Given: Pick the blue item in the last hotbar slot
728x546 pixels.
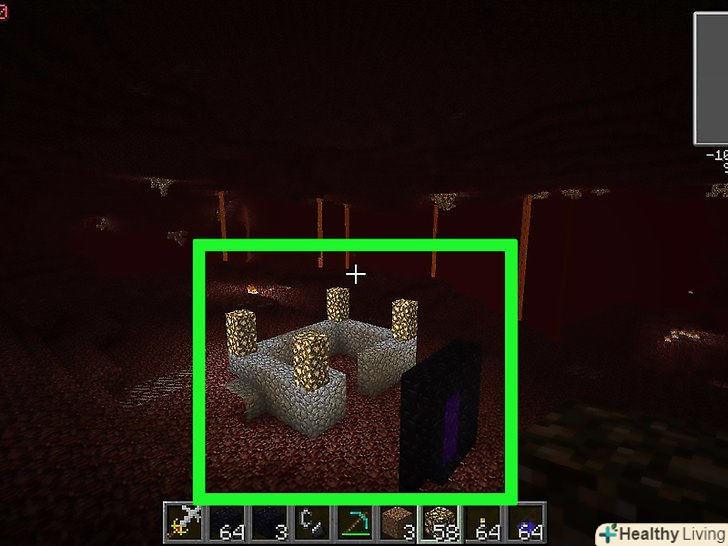Looking at the screenshot, I should pyautogui.click(x=526, y=524).
